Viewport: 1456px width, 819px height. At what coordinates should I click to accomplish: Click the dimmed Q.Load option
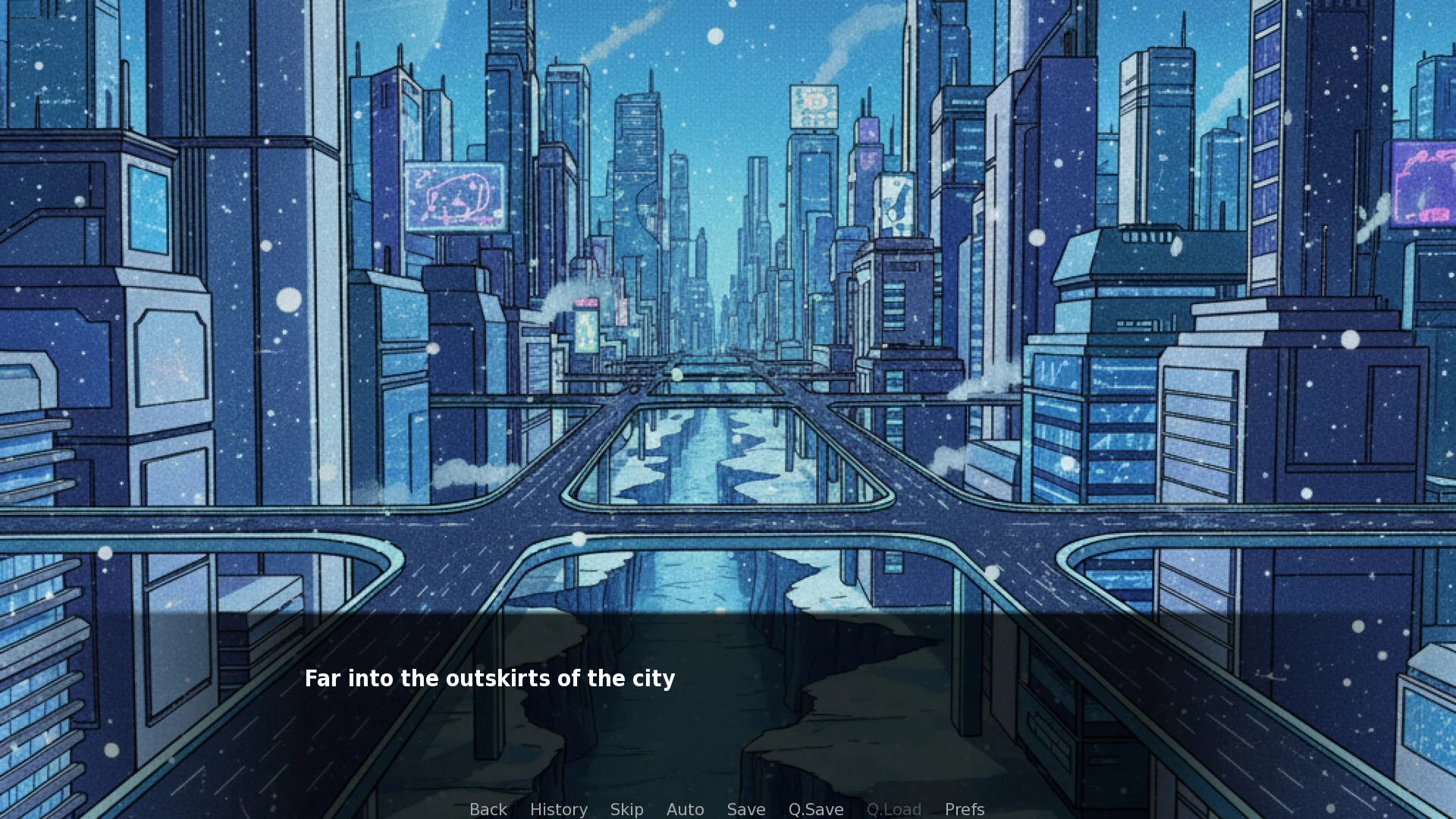[893, 809]
